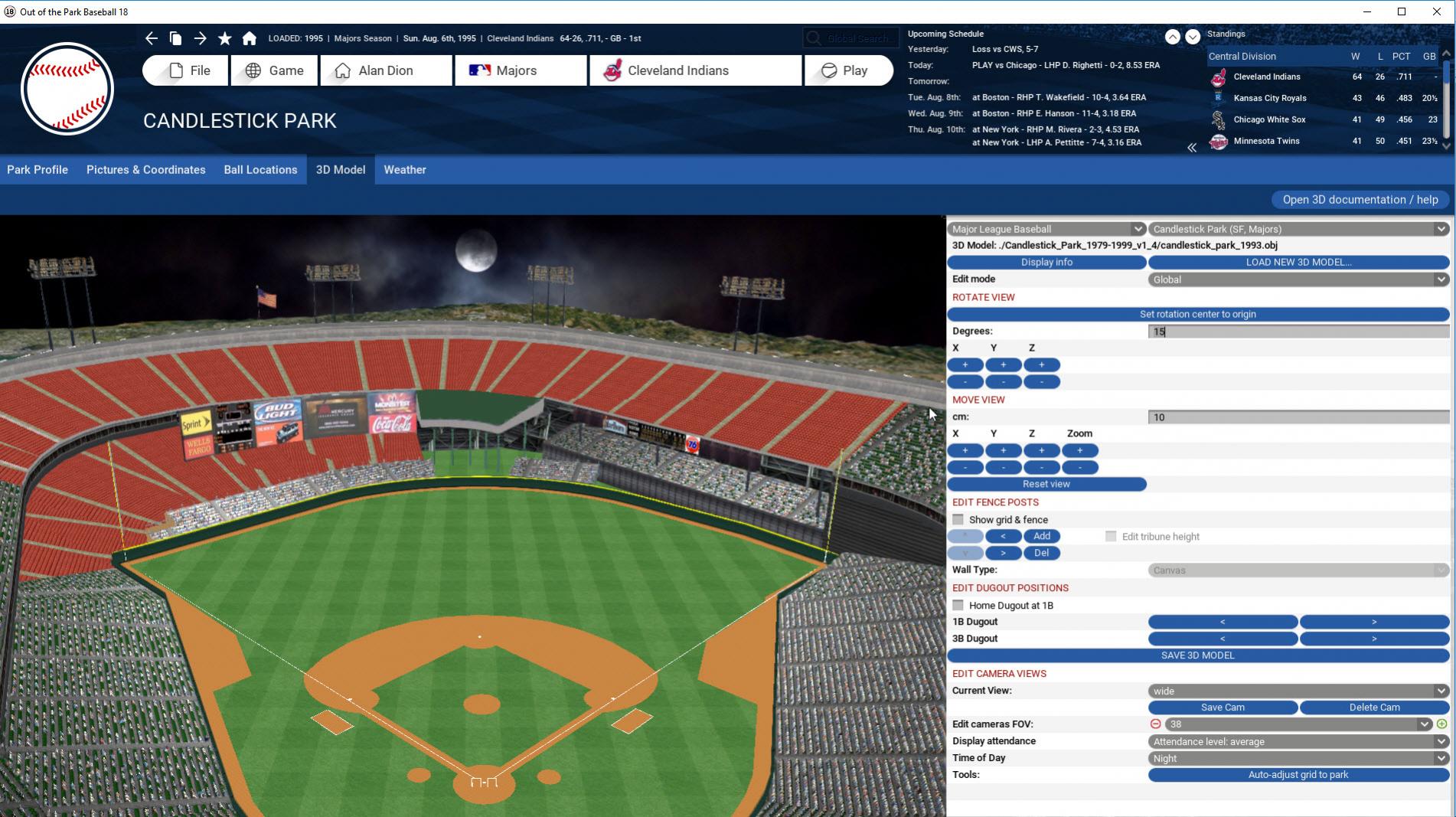
Task: Auto-adjust grid to park
Action: click(x=1298, y=775)
